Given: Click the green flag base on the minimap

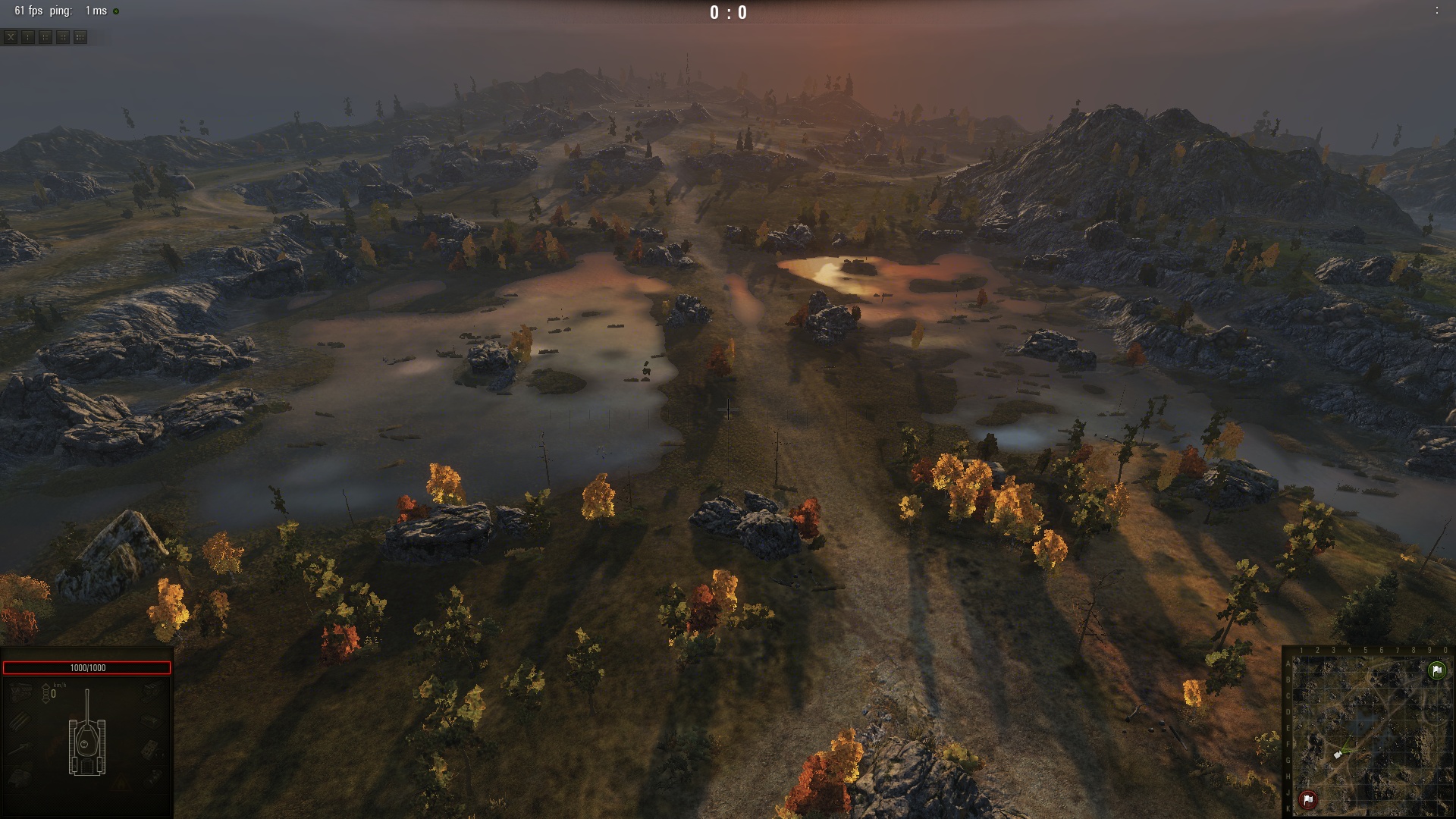Looking at the screenshot, I should click(x=1436, y=670).
